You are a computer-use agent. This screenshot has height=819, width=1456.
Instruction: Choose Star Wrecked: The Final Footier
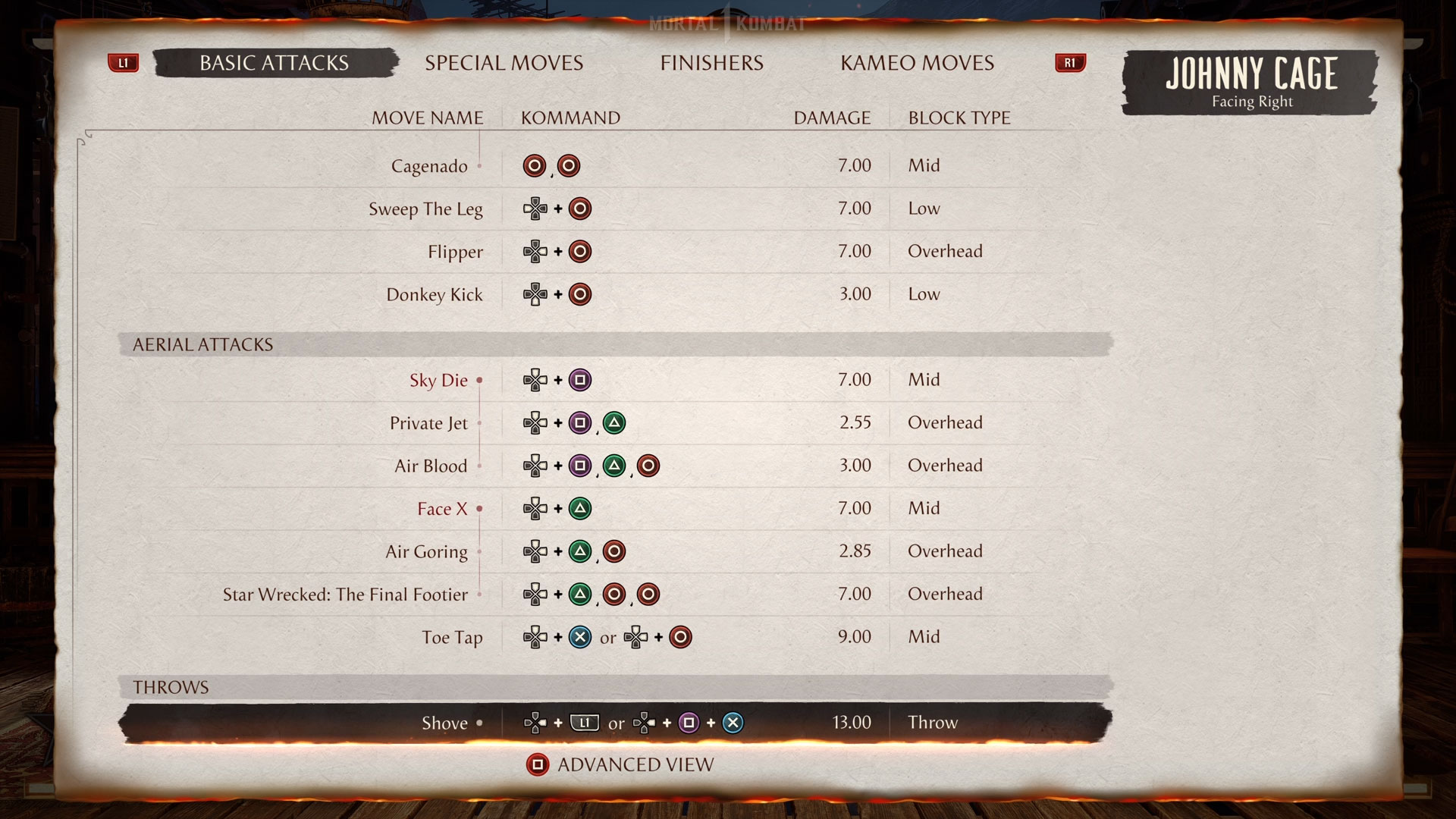pos(345,595)
